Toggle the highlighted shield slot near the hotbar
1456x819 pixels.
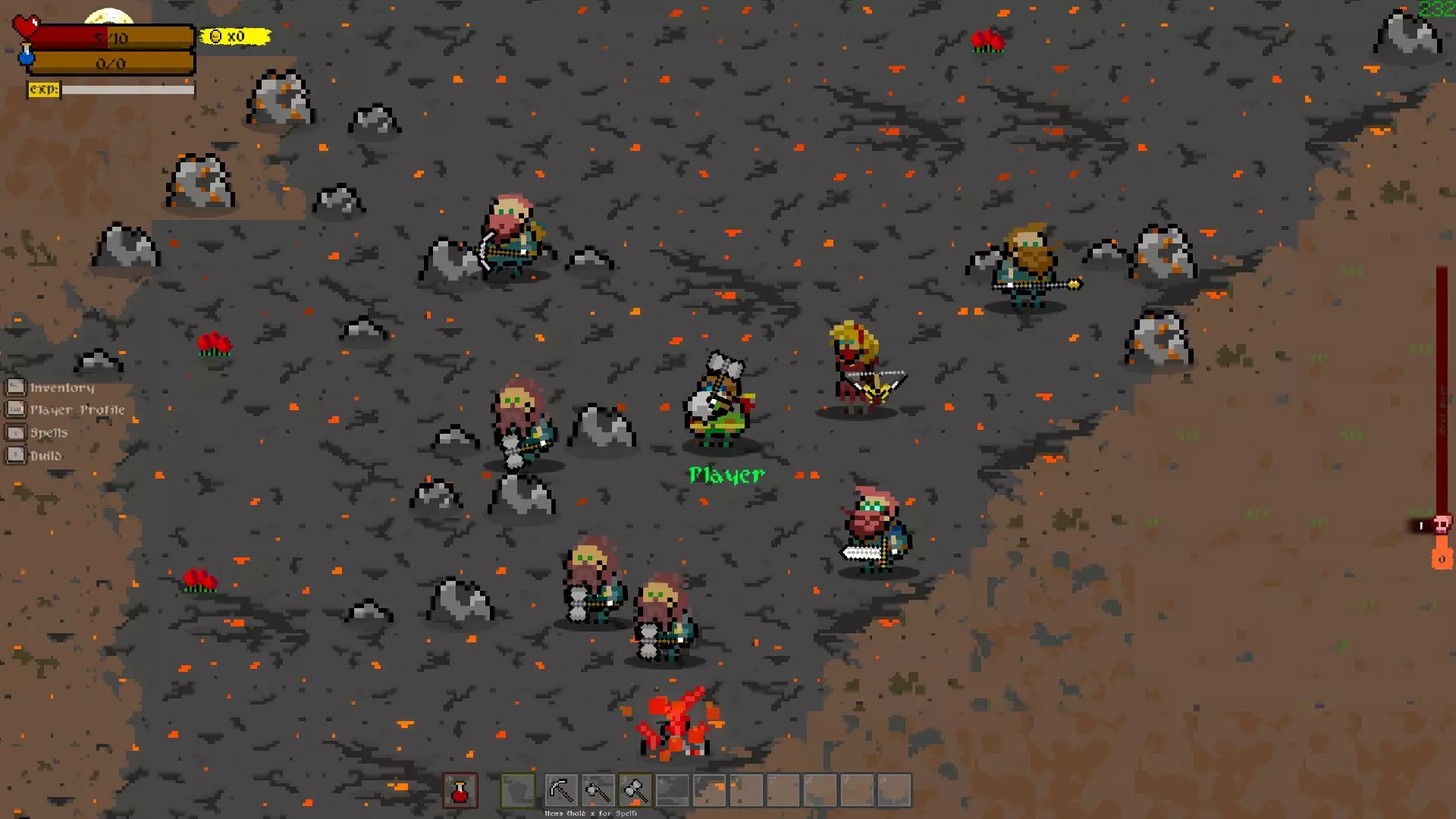tap(516, 790)
